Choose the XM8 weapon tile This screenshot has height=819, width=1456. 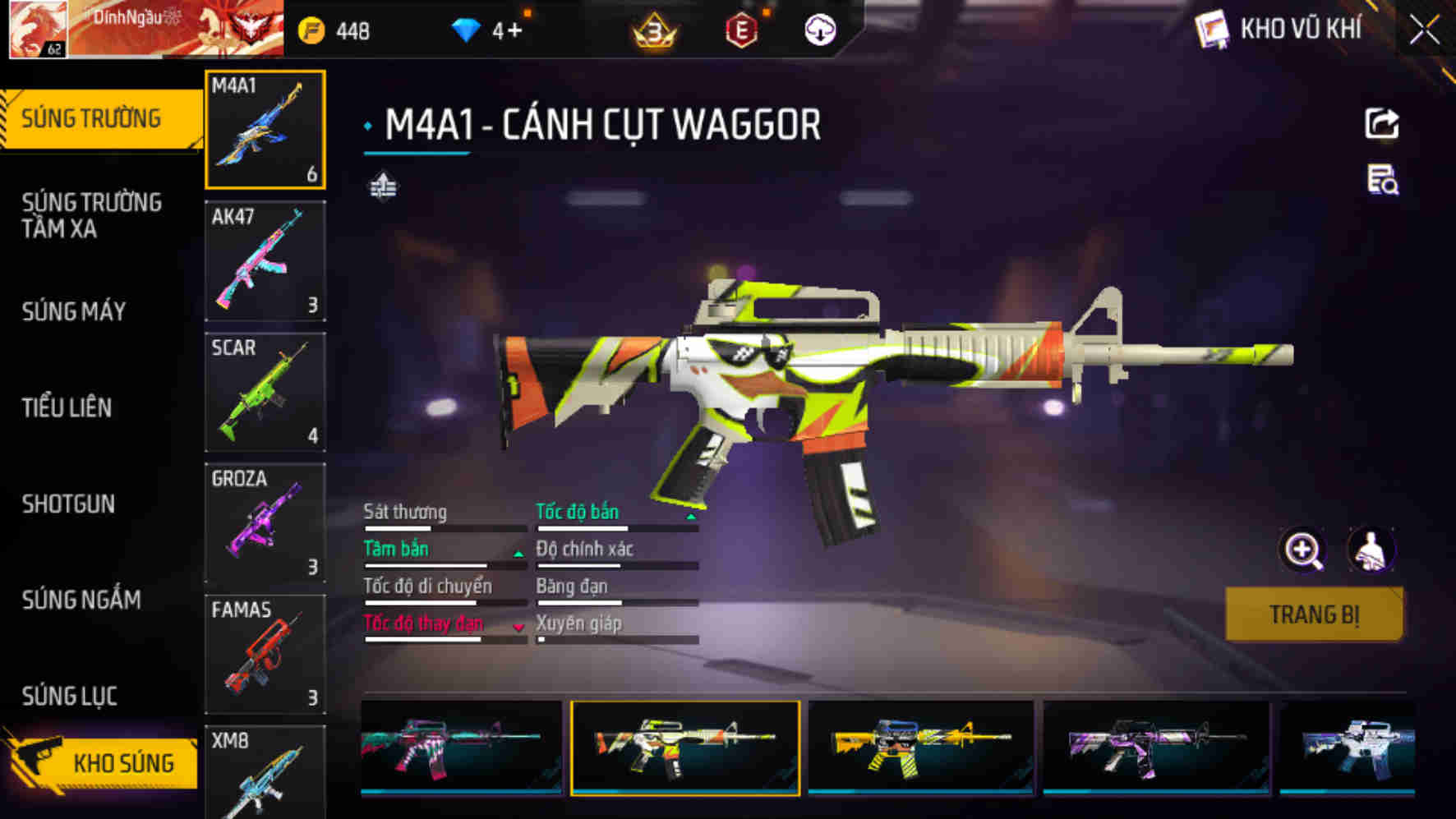click(265, 772)
